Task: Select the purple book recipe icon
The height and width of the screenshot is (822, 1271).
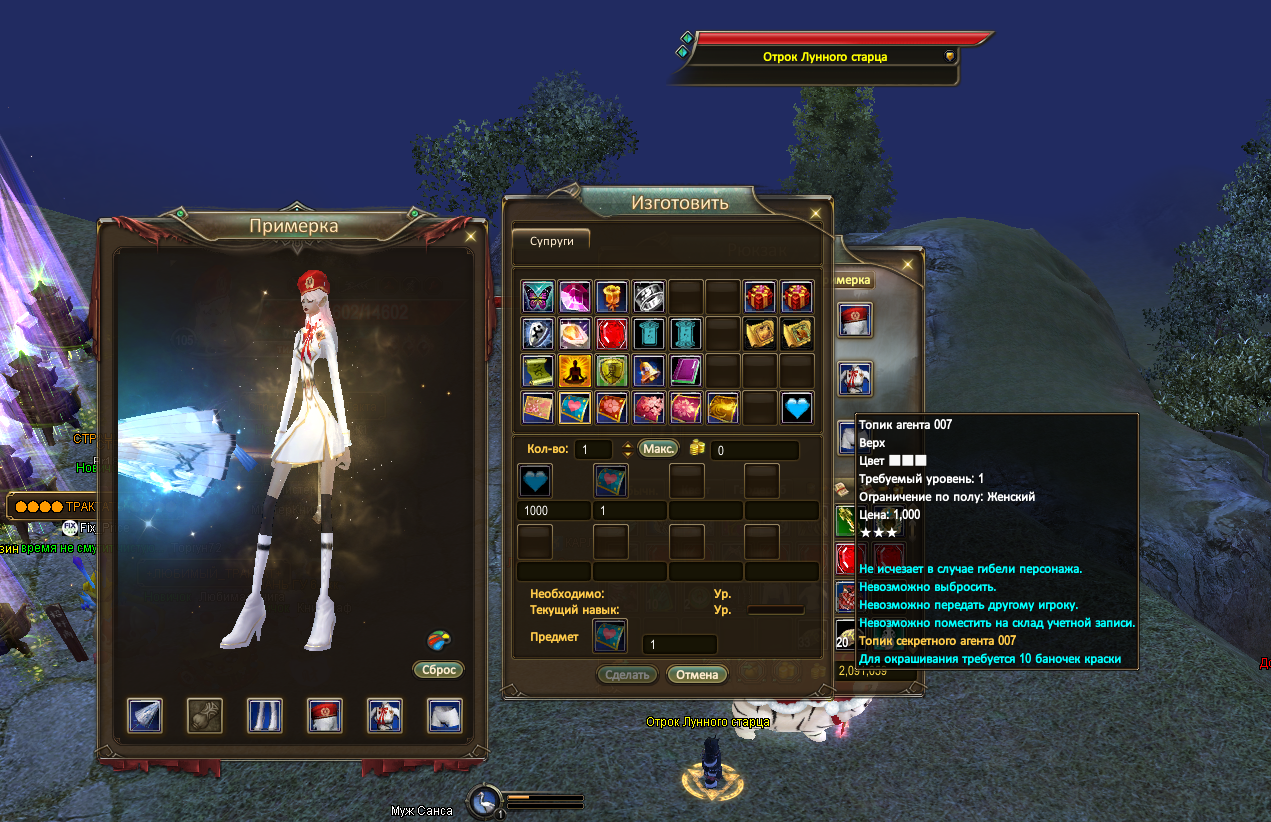Action: (x=685, y=370)
